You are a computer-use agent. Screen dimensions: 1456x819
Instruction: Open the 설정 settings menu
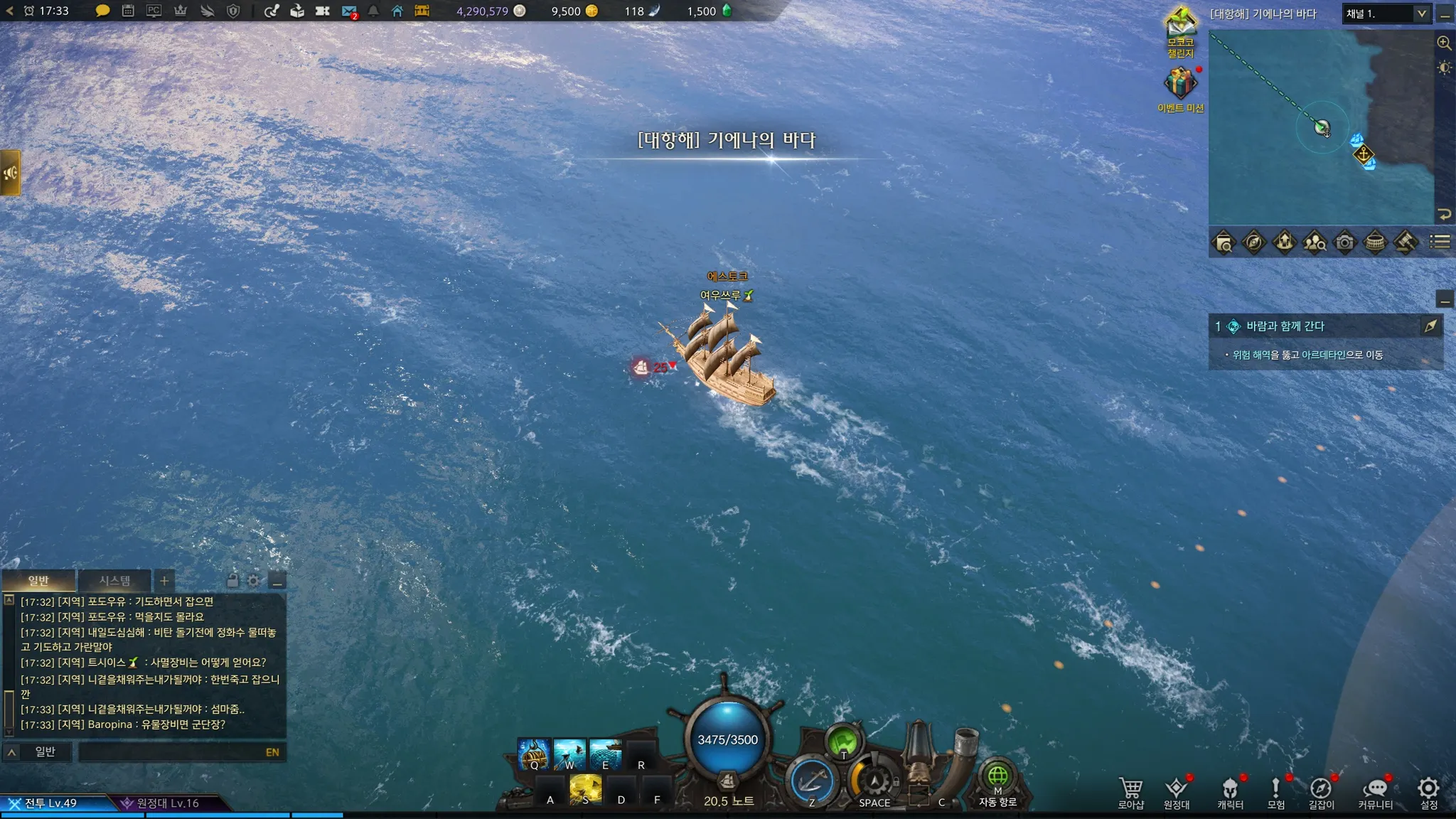point(1428,791)
